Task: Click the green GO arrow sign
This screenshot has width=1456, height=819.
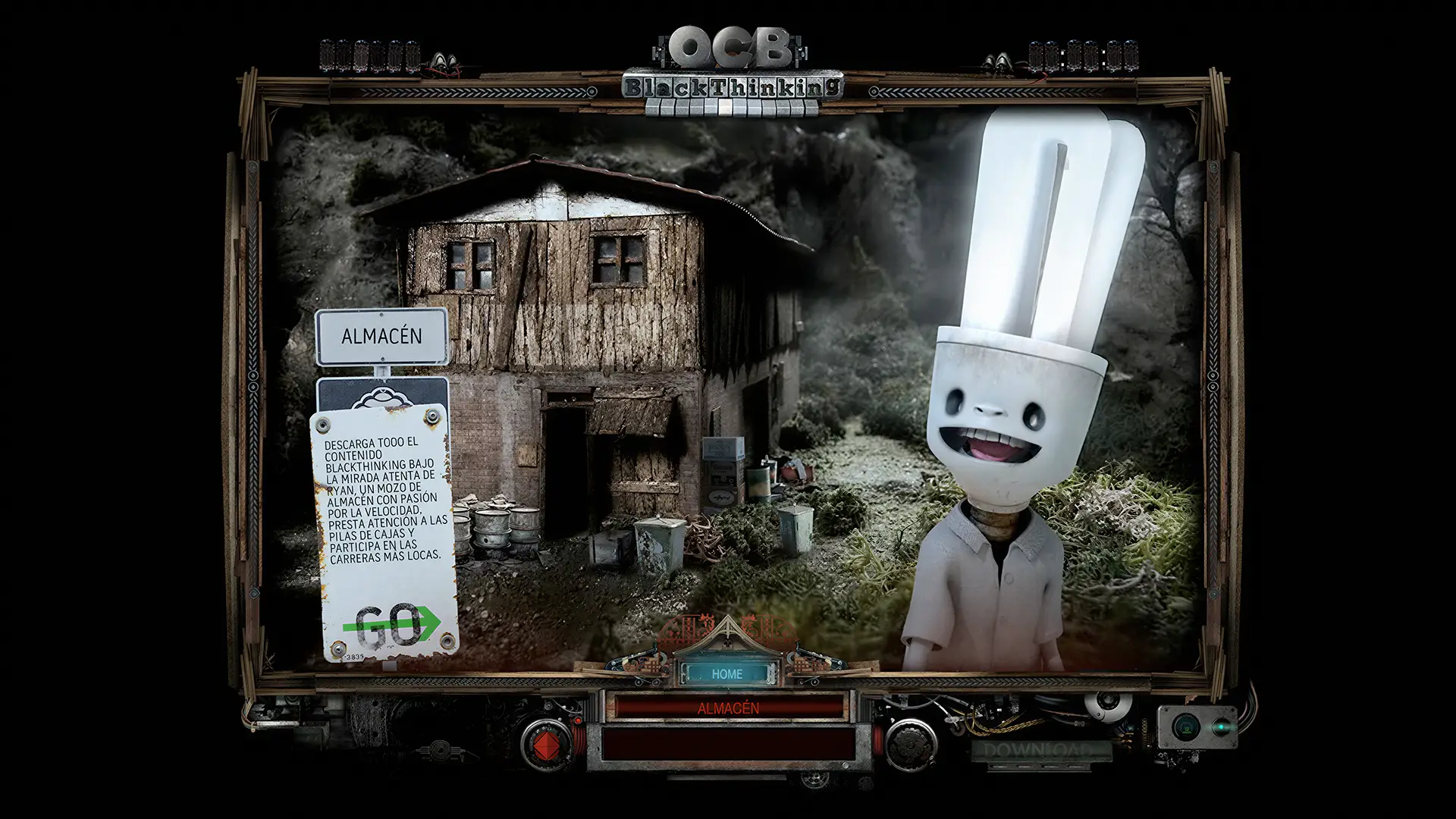Action: [390, 624]
